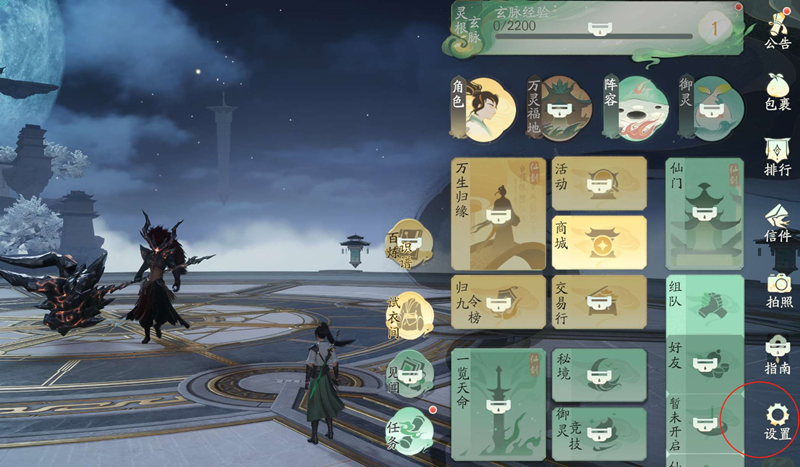
Task: Open the 设置 gear settings menu
Action: [777, 420]
